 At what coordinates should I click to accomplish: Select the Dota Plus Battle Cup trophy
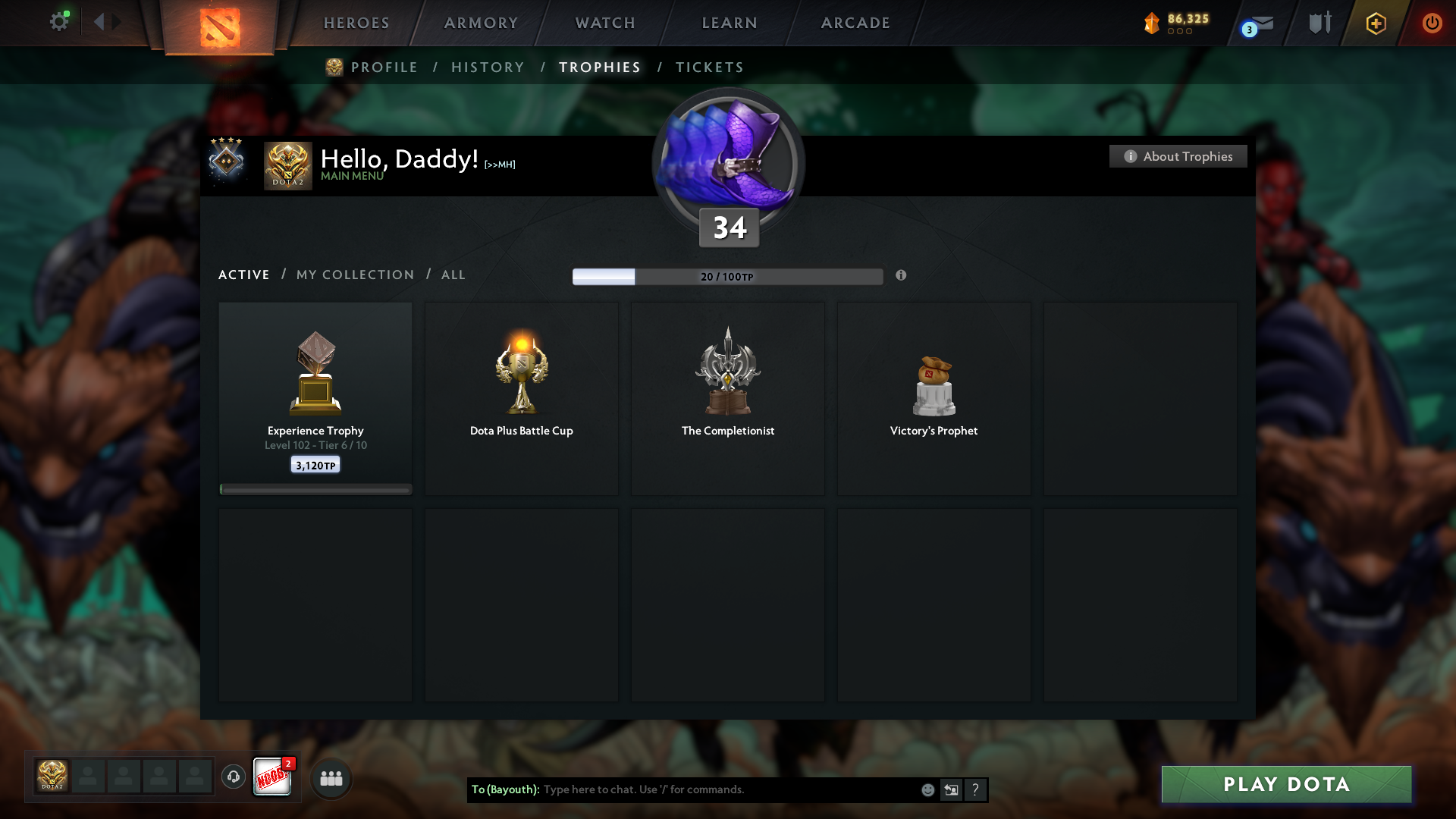click(522, 398)
